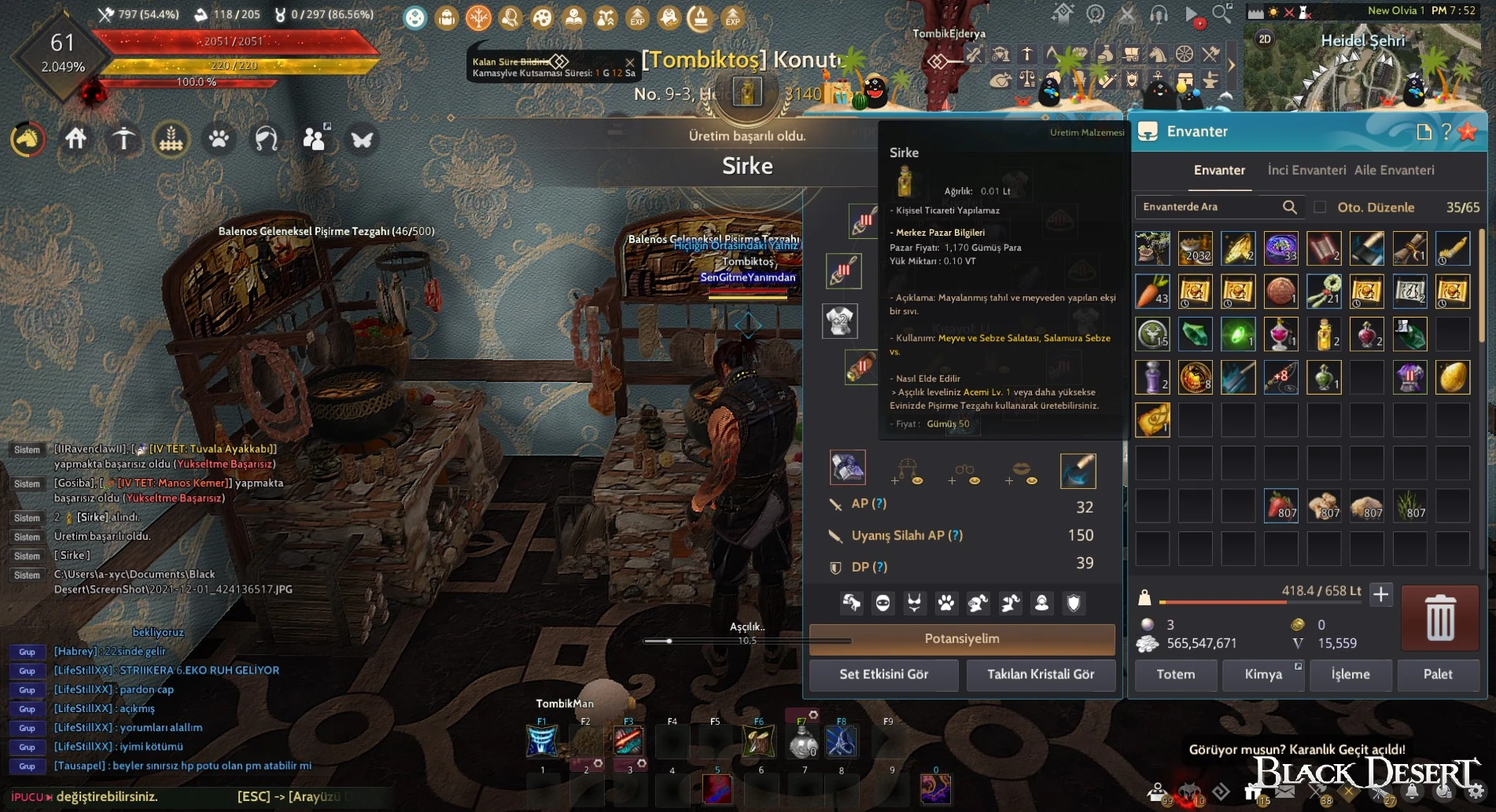This screenshot has height=812, width=1496.
Task: Show set effects with Set Etkisini Gör
Action: click(x=883, y=674)
